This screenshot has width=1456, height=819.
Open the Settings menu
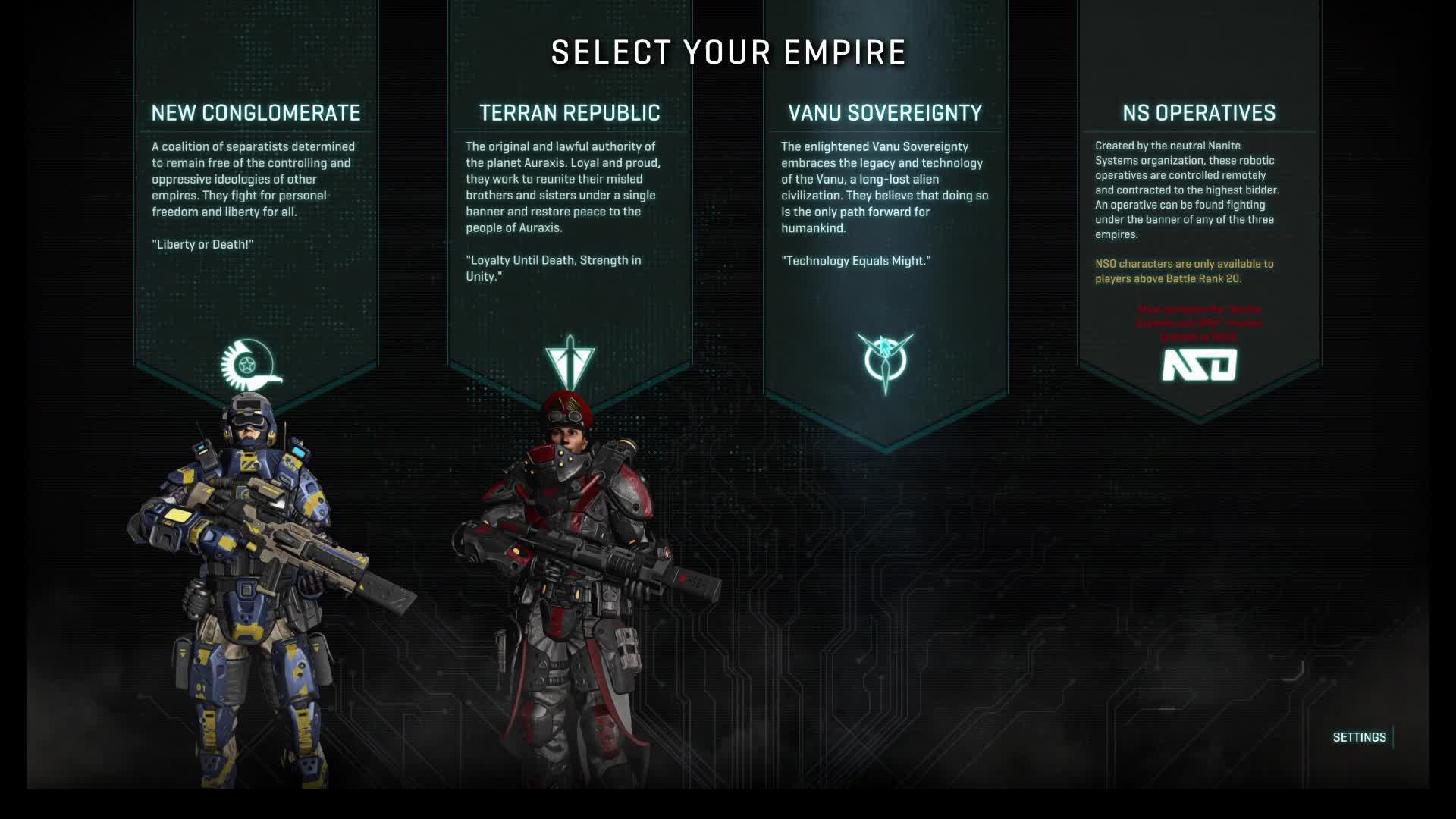click(1359, 737)
